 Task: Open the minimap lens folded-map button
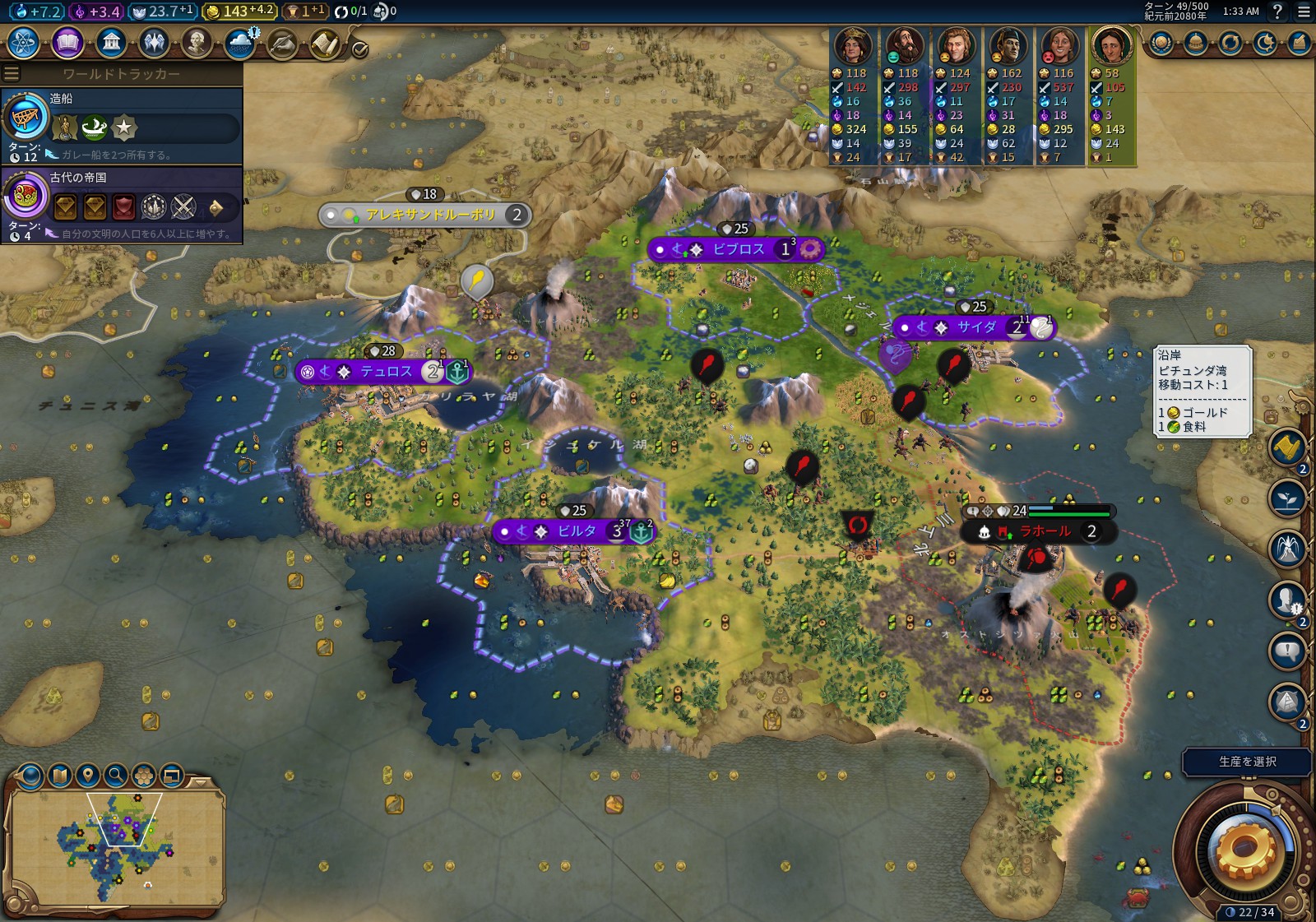60,775
